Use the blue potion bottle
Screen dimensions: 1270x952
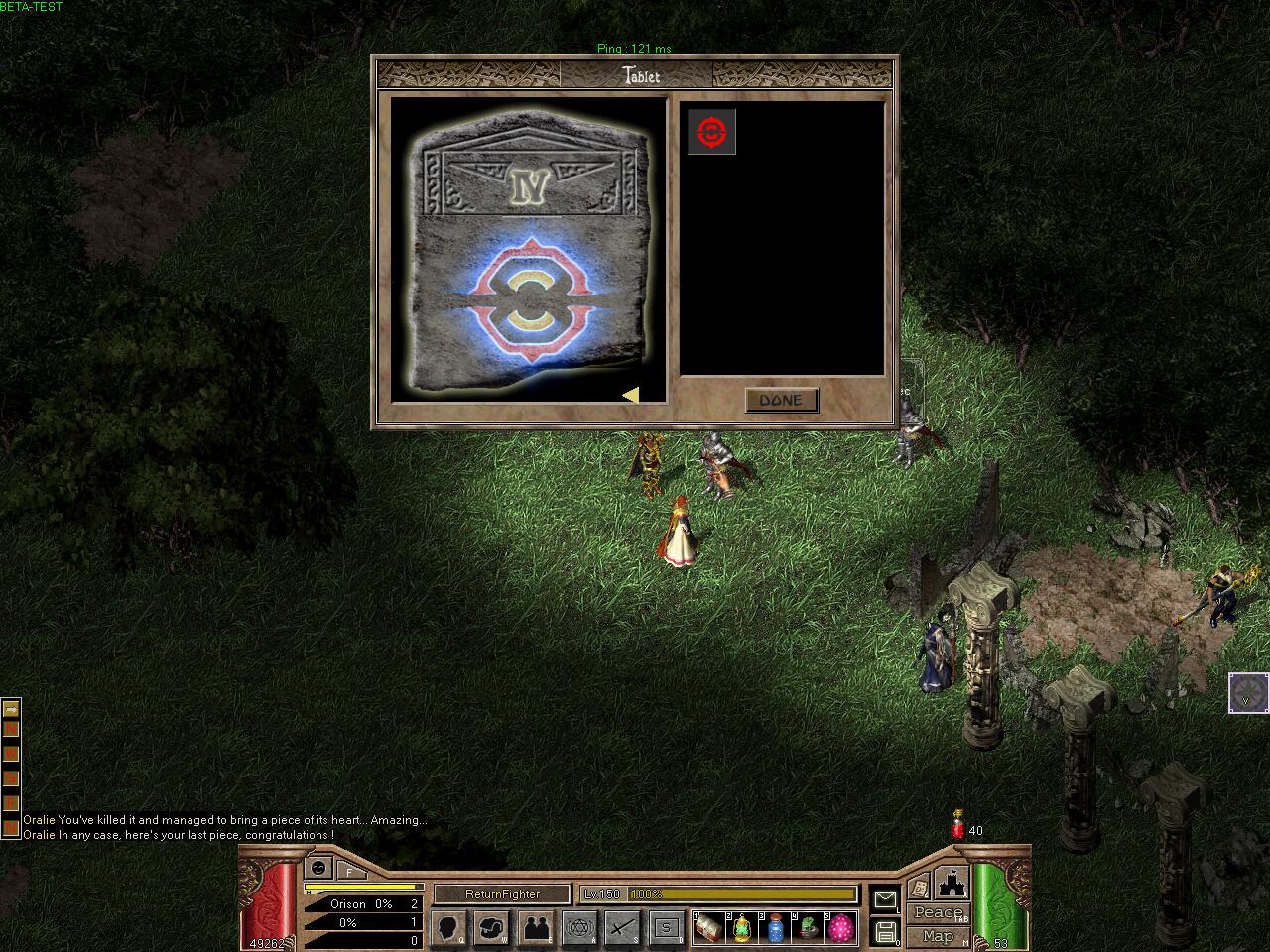click(775, 928)
